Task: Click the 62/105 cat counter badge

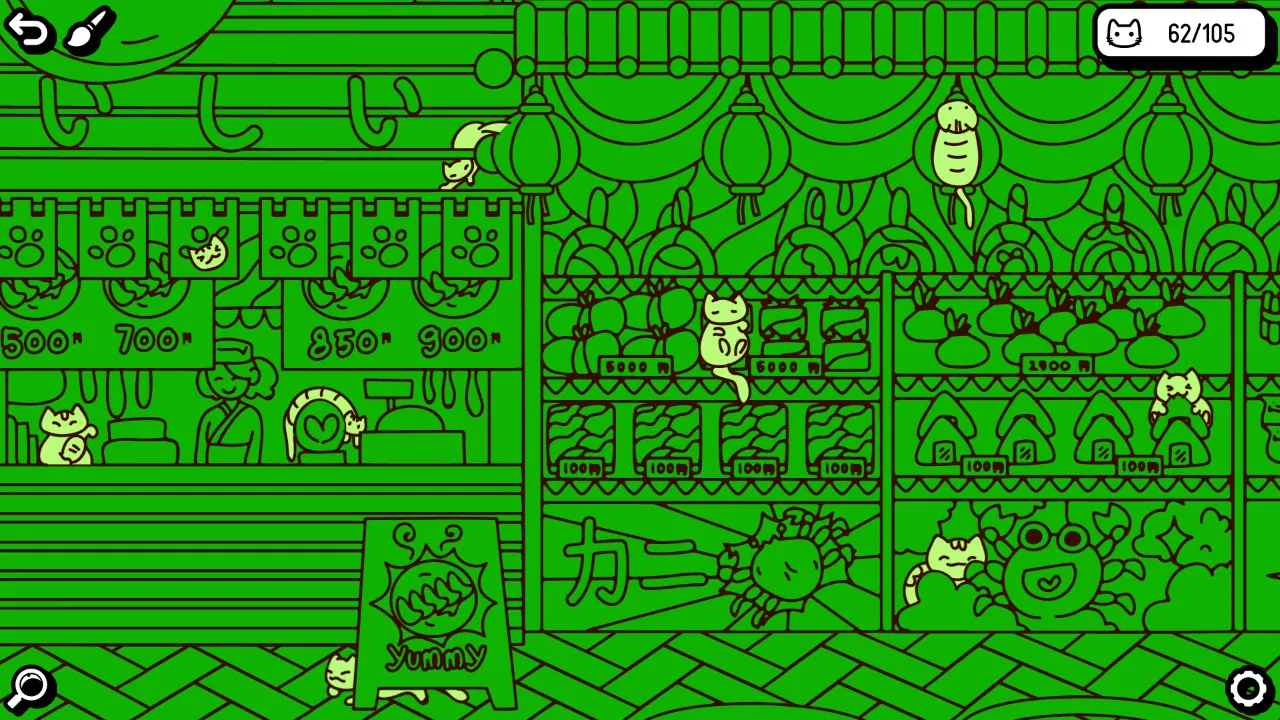Action: (x=1183, y=34)
